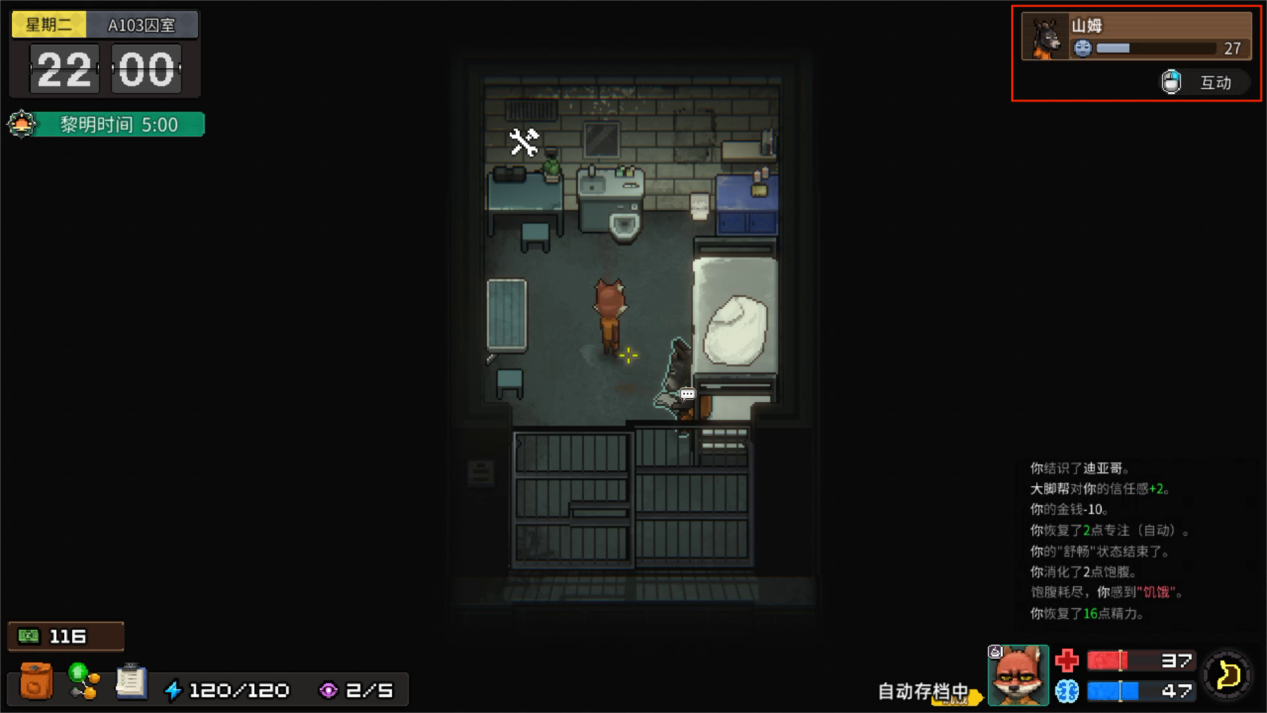Image resolution: width=1267 pixels, height=713 pixels.
Task: Open the orange backpack inventory
Action: 36,682
